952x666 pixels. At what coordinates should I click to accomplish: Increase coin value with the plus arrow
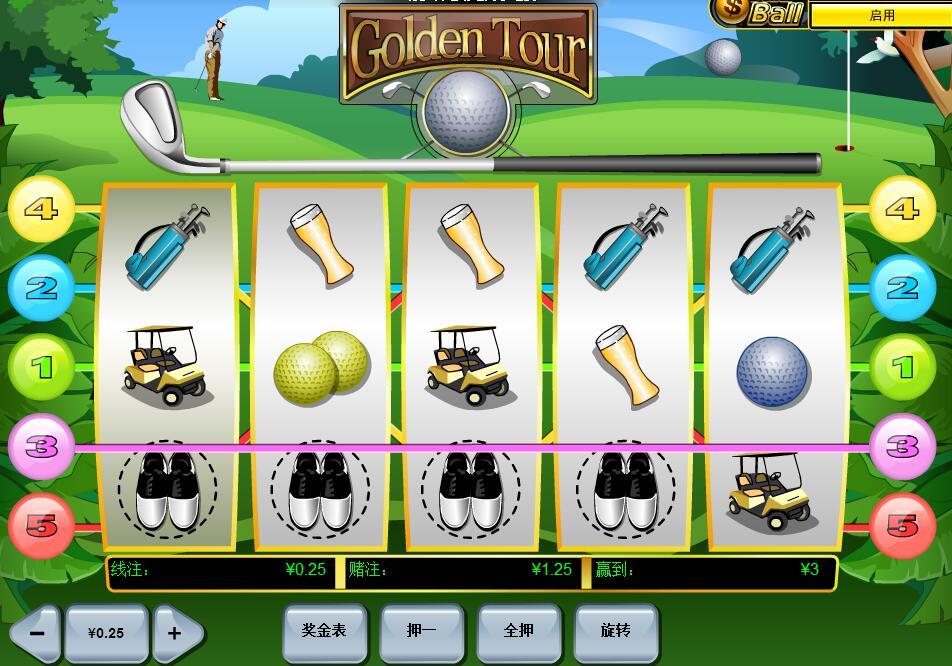pyautogui.click(x=176, y=633)
